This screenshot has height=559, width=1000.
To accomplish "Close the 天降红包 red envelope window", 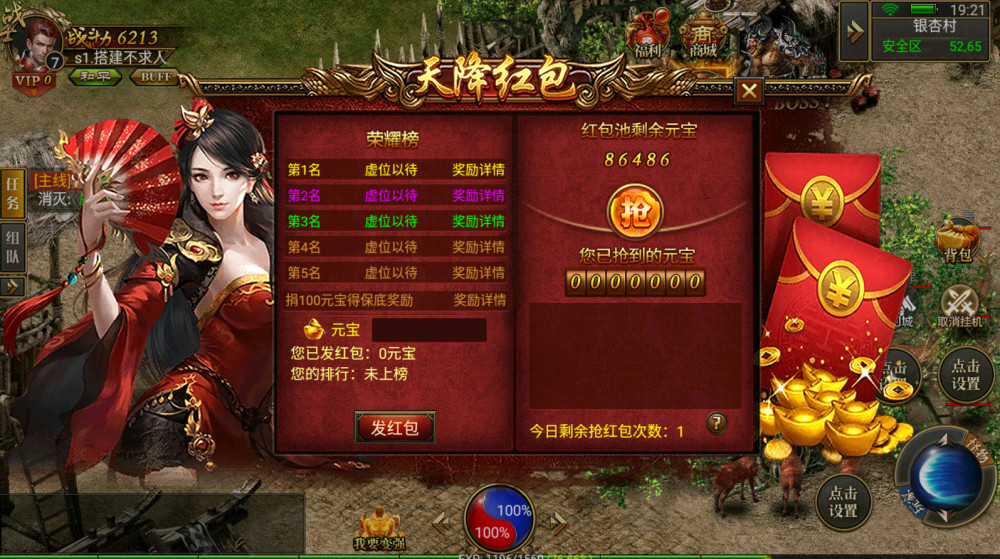I will 748,91.
